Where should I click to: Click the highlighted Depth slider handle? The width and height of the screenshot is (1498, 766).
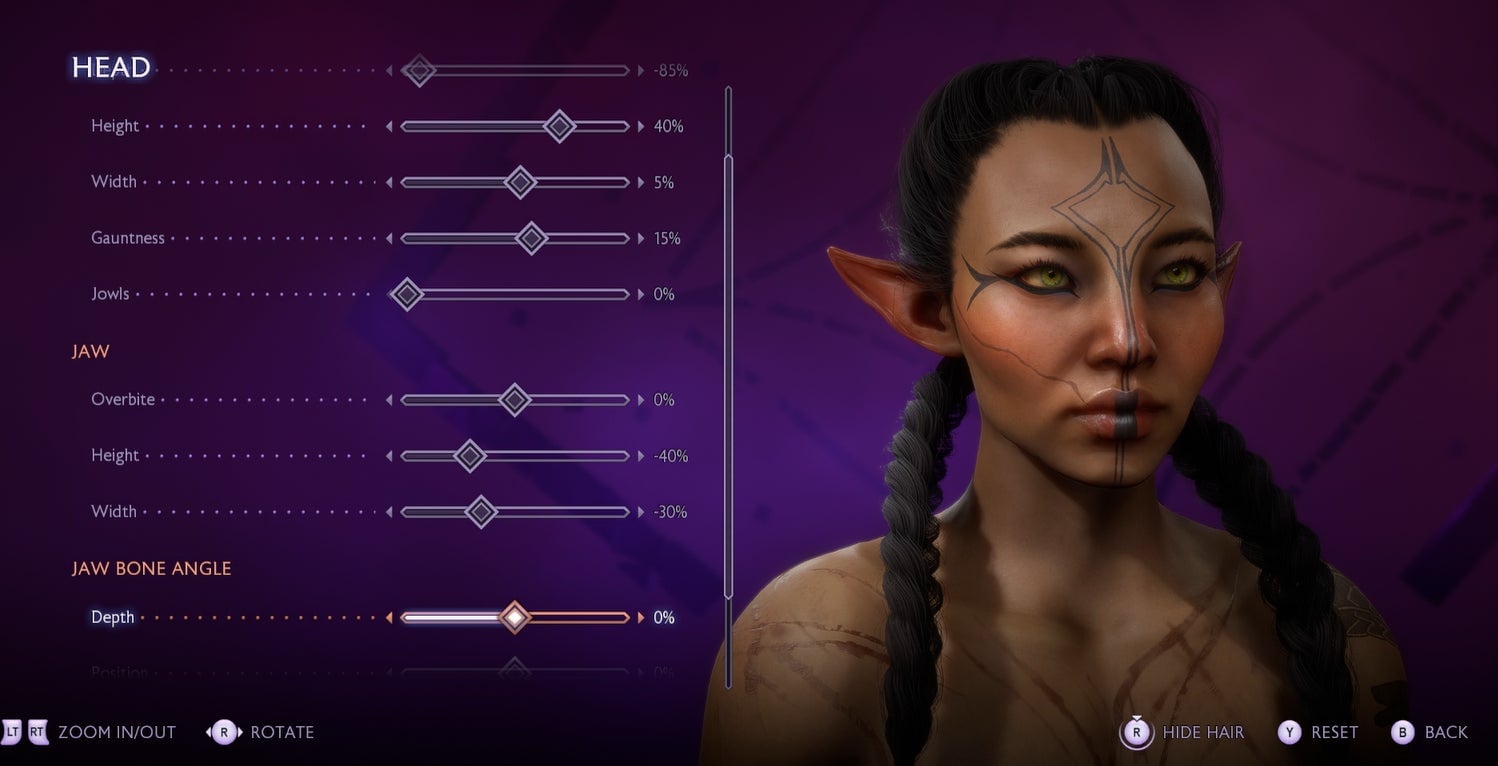point(515,617)
